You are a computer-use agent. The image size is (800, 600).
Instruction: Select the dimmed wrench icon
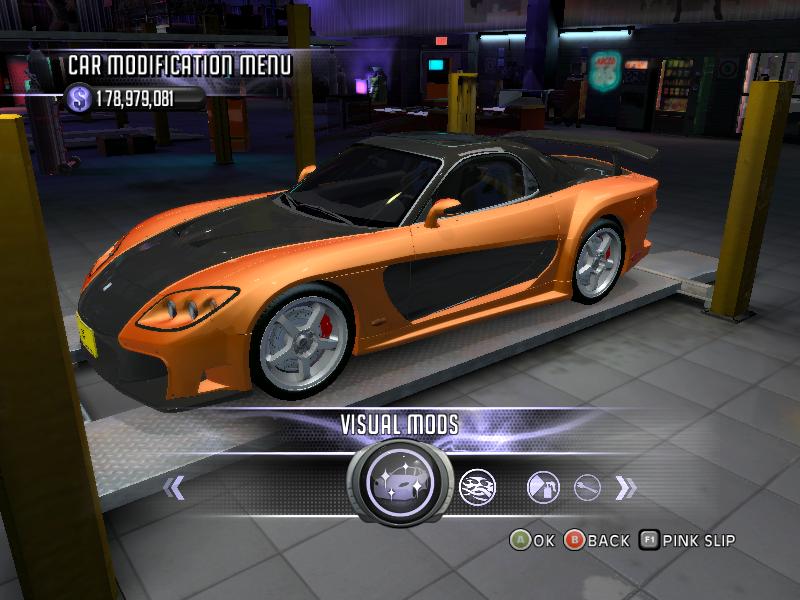pyautogui.click(x=586, y=488)
